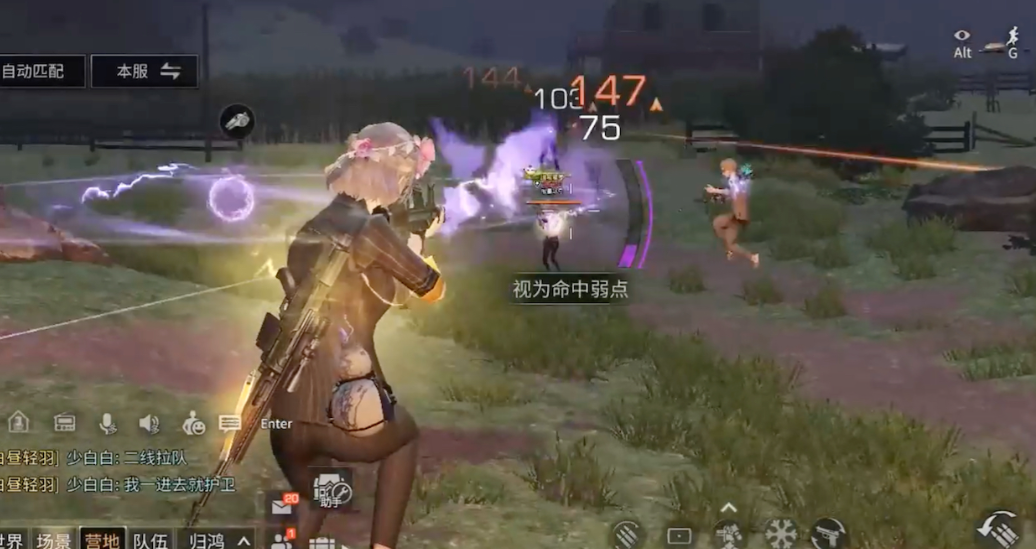The height and width of the screenshot is (549, 1036).
Task: Switch to the 队伍 team chat tab
Action: (x=151, y=540)
